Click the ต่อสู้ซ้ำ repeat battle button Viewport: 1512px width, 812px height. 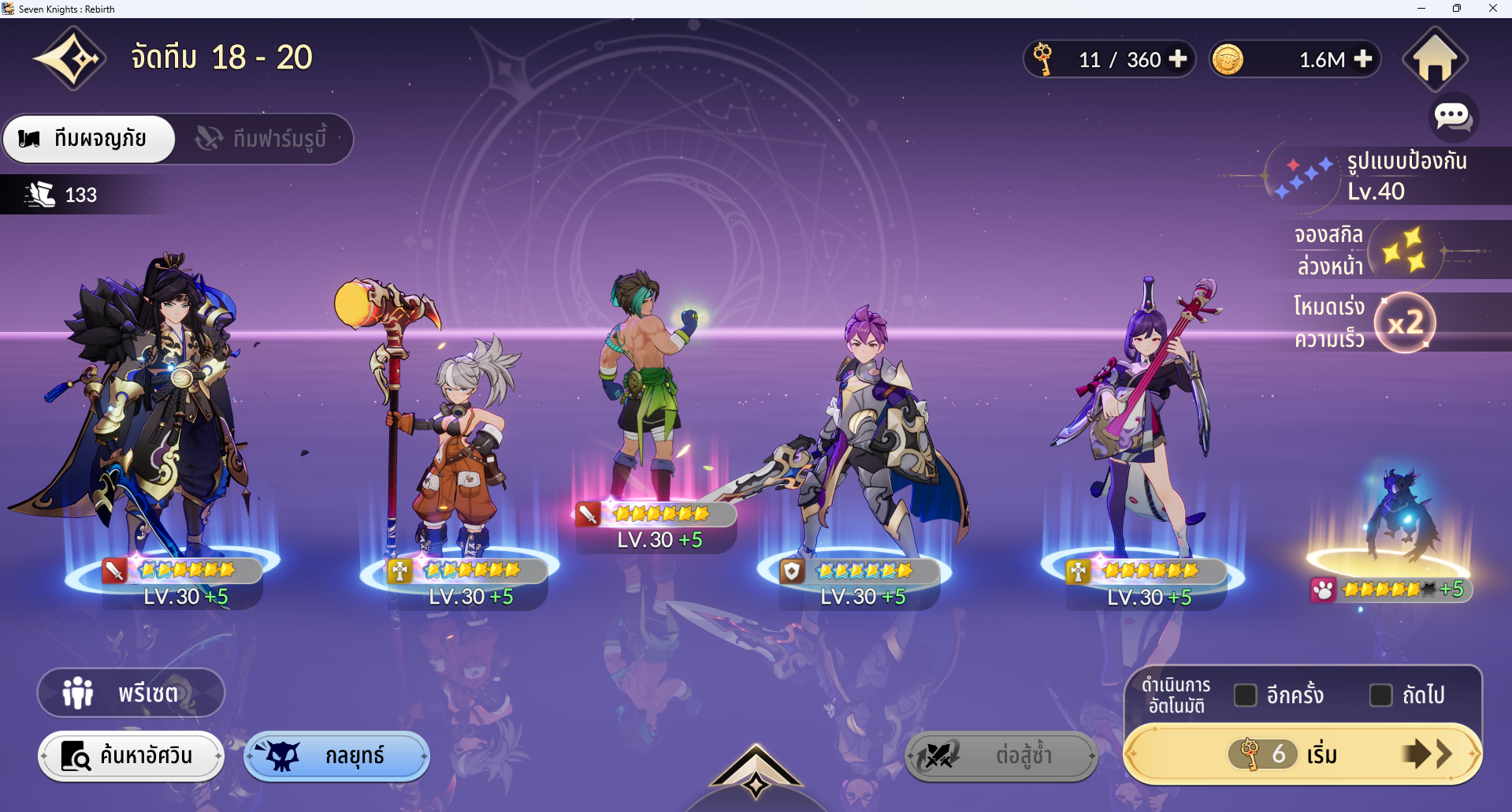point(1001,756)
